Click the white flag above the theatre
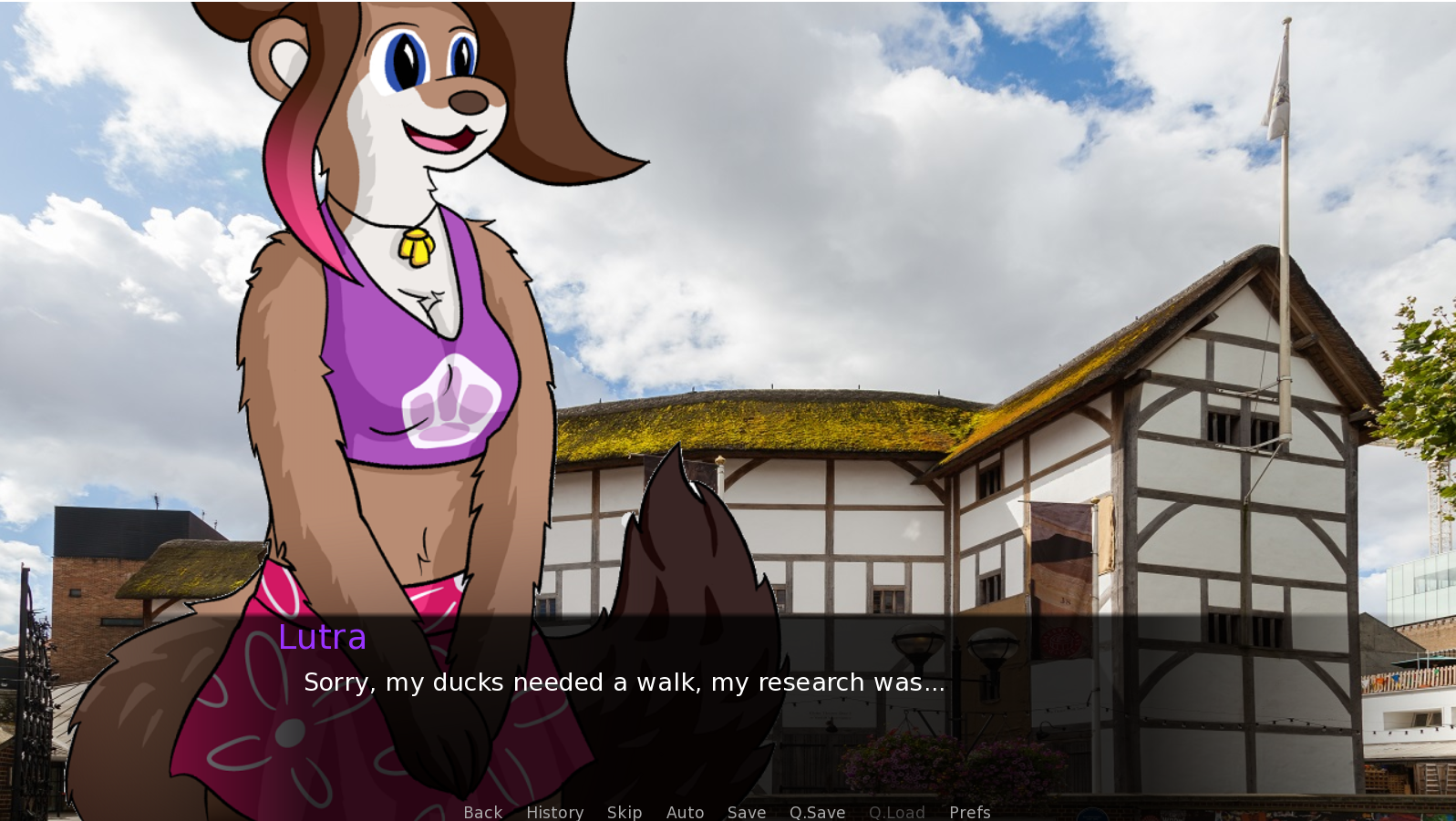 [x=1280, y=82]
